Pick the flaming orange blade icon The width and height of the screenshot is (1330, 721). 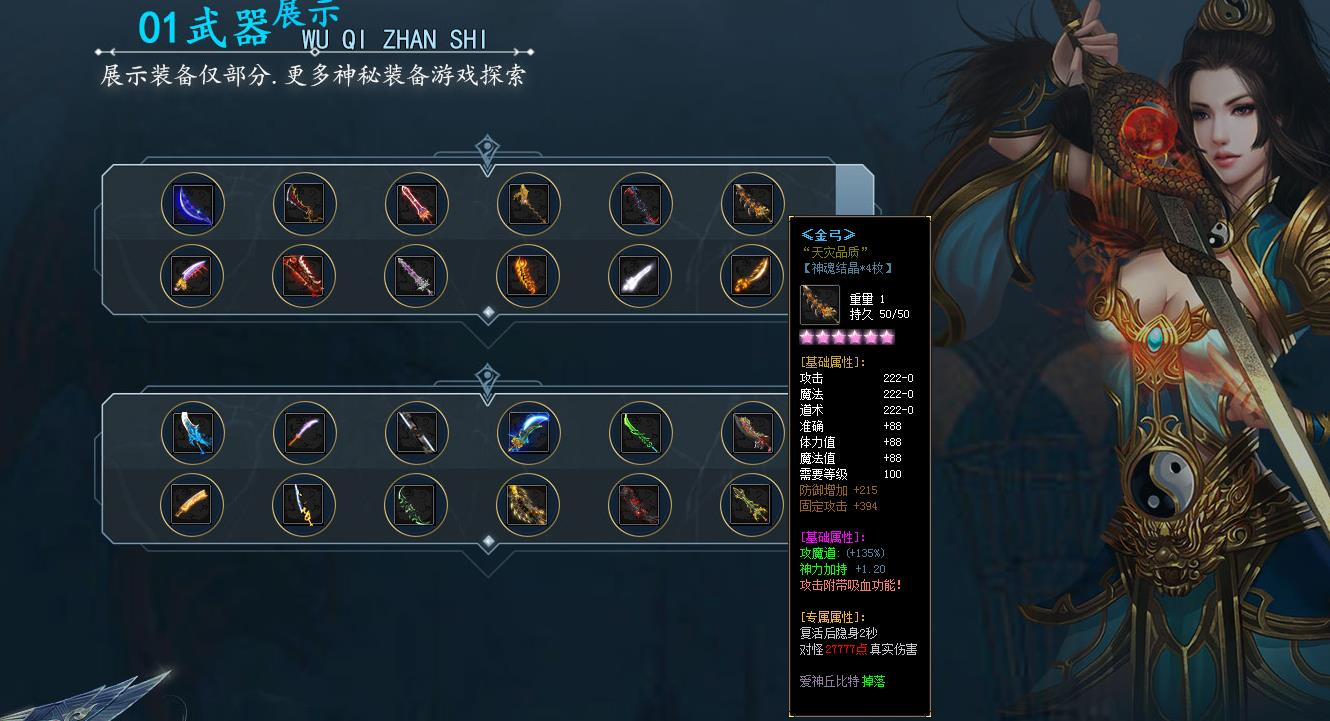point(528,276)
